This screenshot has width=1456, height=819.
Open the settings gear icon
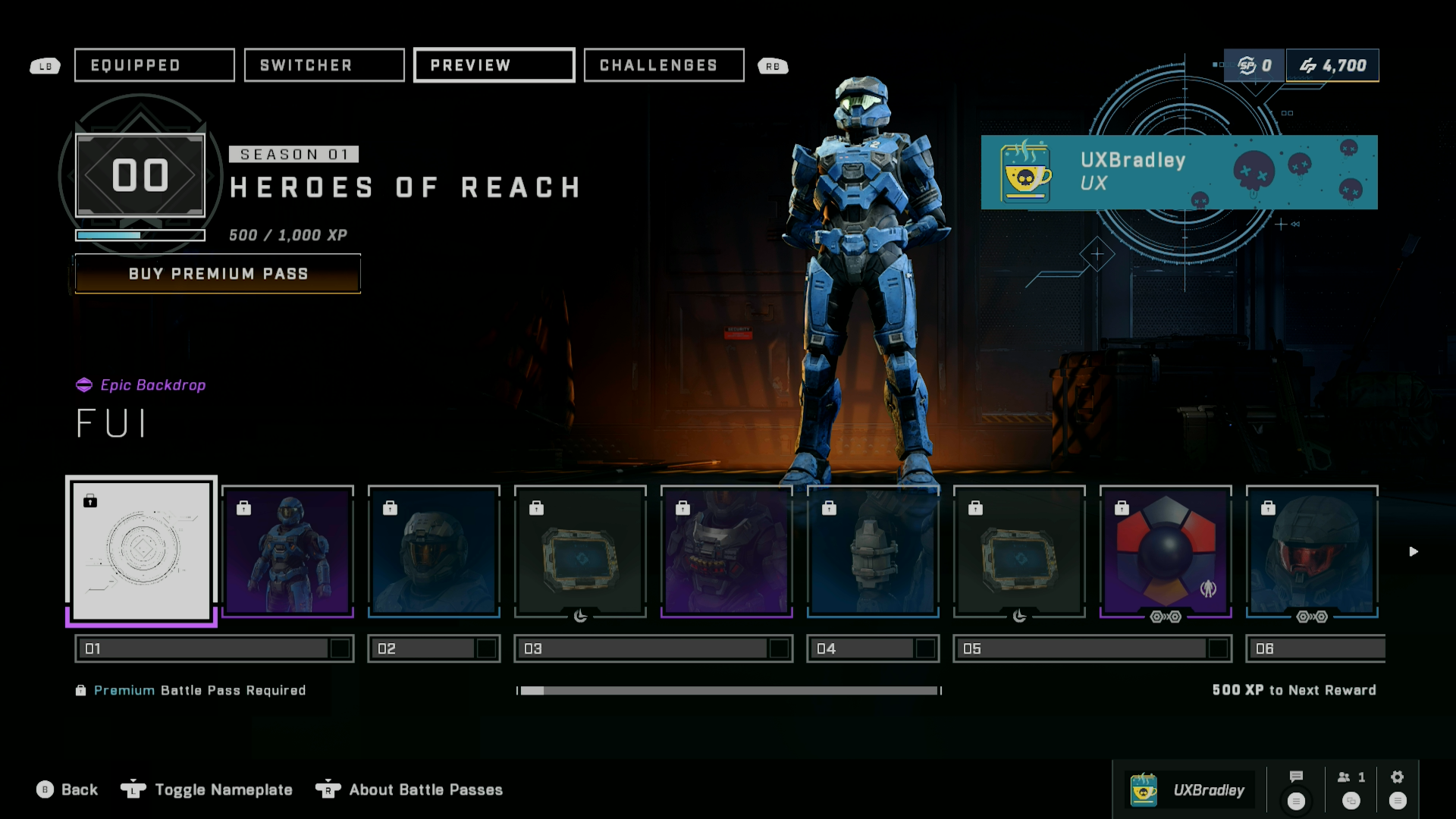point(1398,777)
